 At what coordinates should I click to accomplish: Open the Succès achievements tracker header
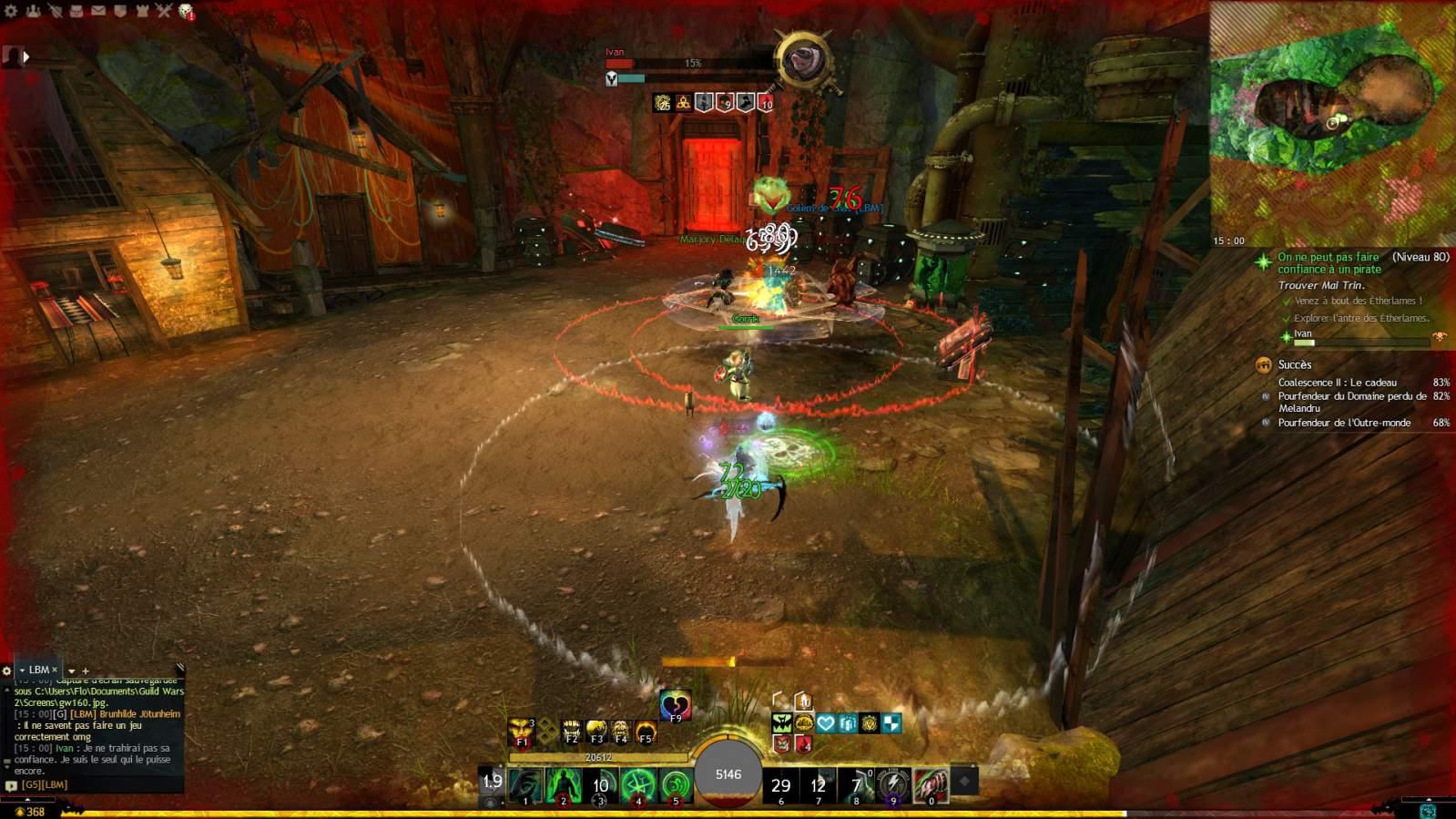(x=1294, y=364)
